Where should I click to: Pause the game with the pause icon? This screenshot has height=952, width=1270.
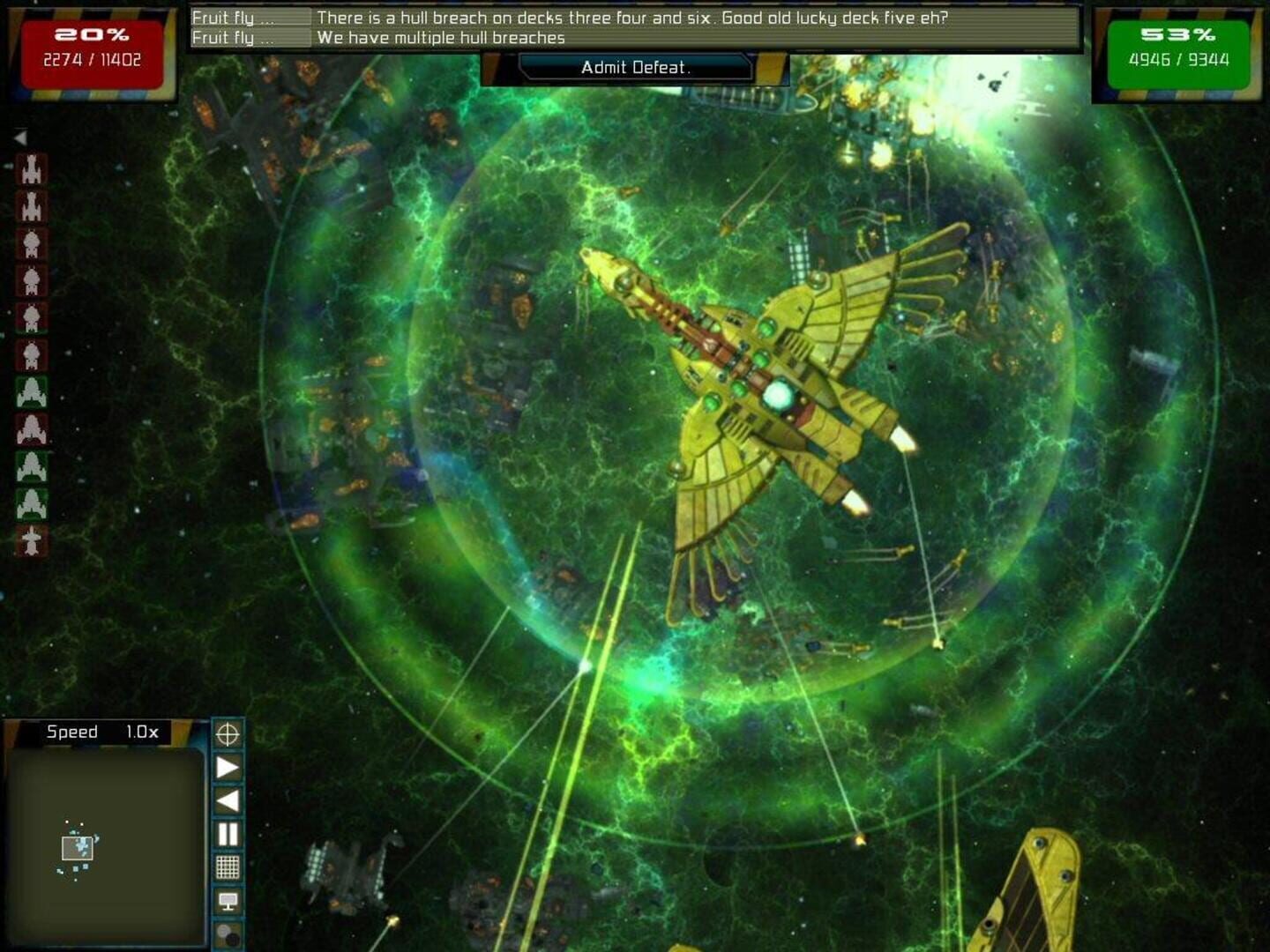tap(229, 832)
